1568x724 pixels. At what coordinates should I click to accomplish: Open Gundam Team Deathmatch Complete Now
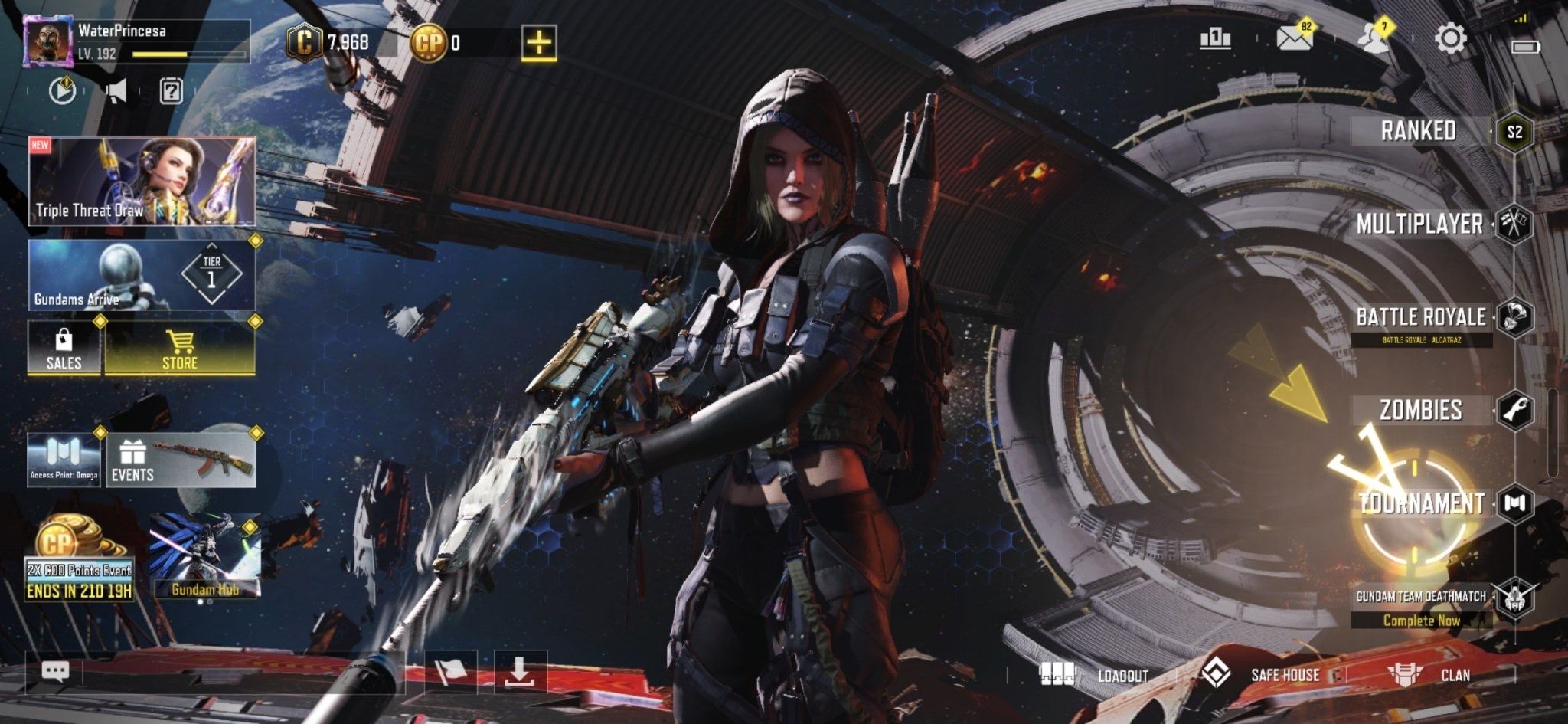1421,608
